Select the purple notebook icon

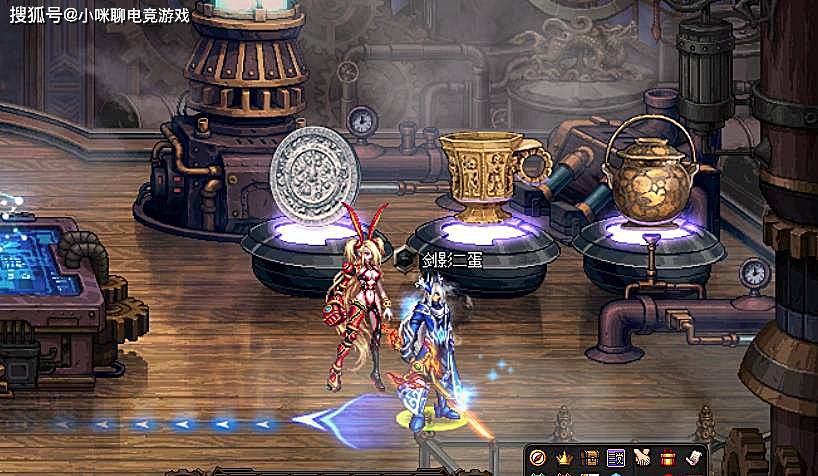pyautogui.click(x=615, y=458)
